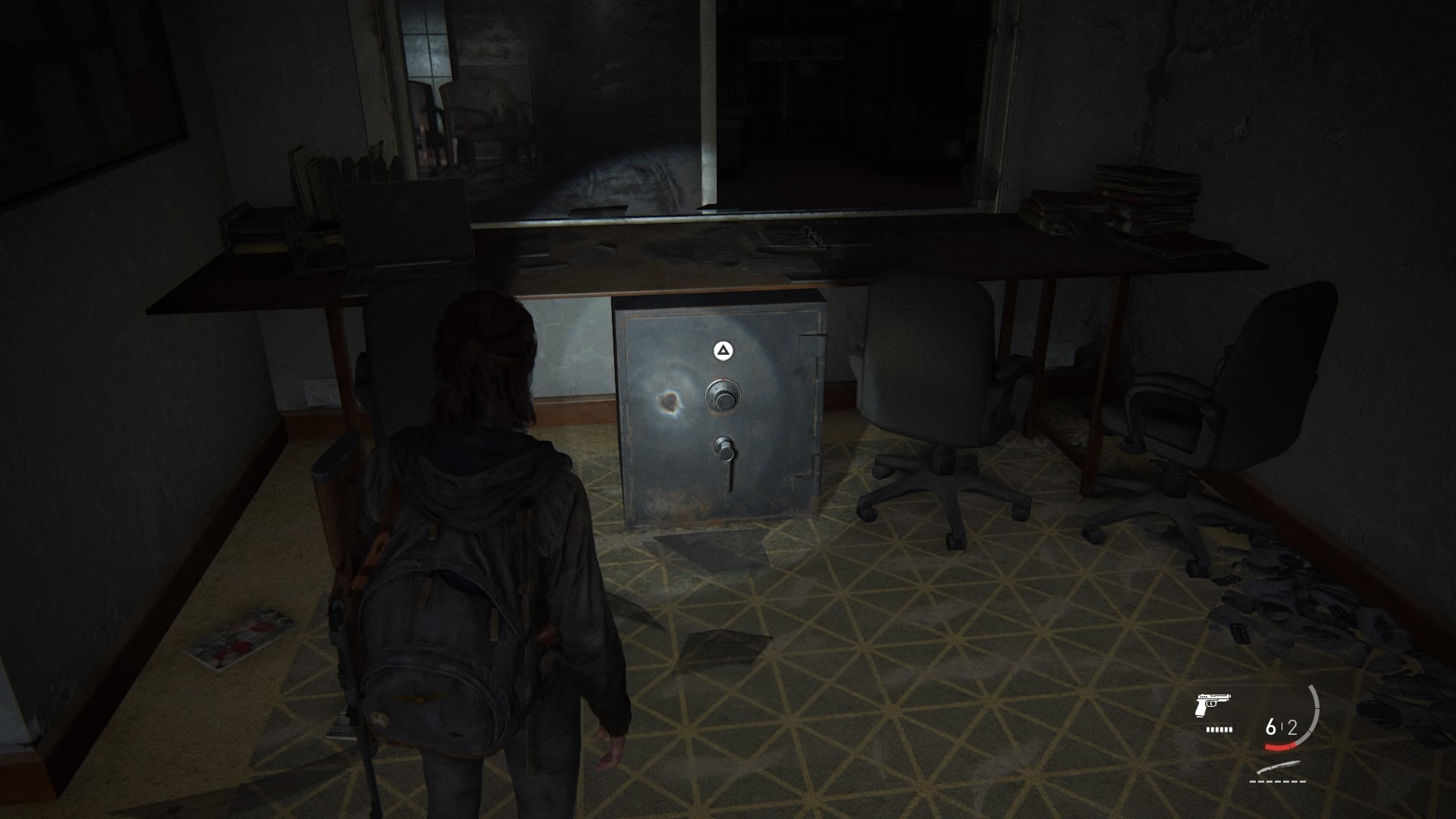
Task: Click the ammo count reading 6|2
Action: coord(1281,728)
